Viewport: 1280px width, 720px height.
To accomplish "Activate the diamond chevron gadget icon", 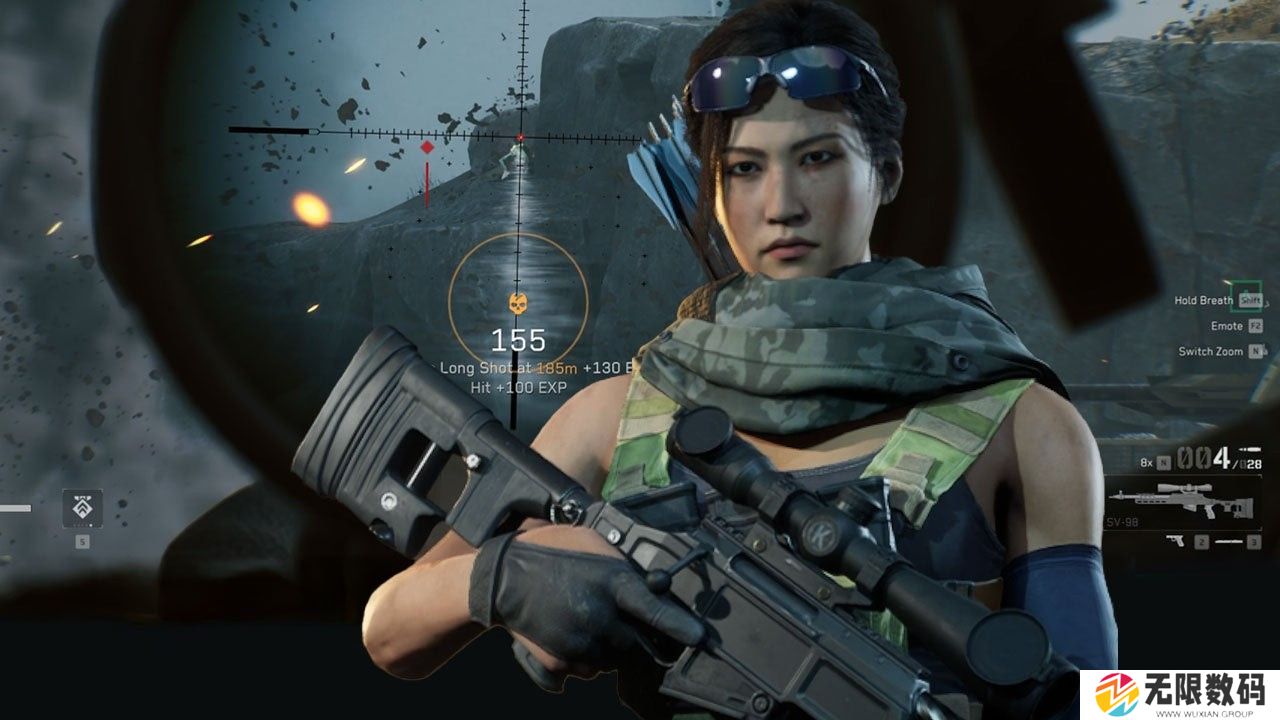I will [x=82, y=509].
